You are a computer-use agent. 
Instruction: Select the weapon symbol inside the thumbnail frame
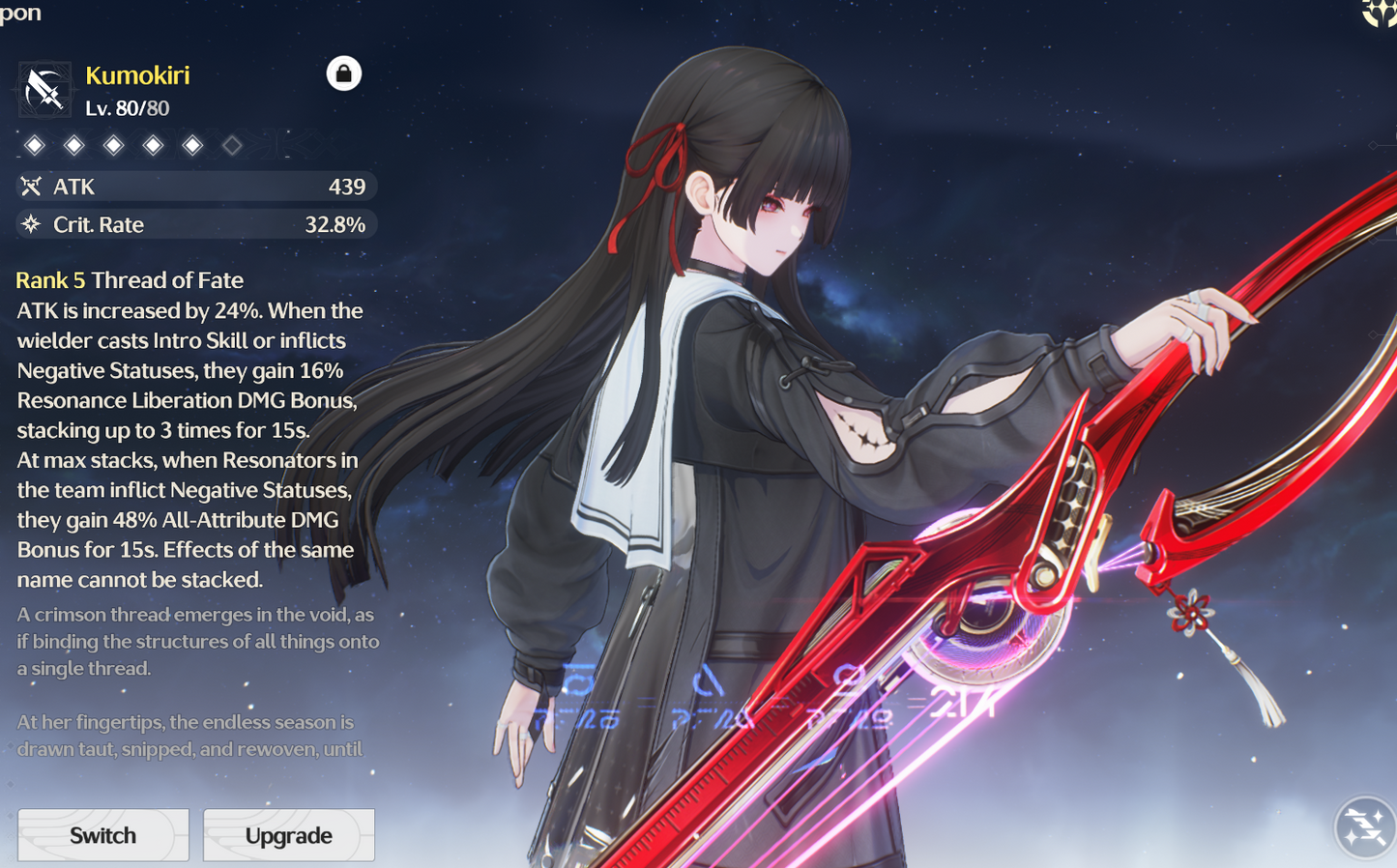(x=44, y=89)
